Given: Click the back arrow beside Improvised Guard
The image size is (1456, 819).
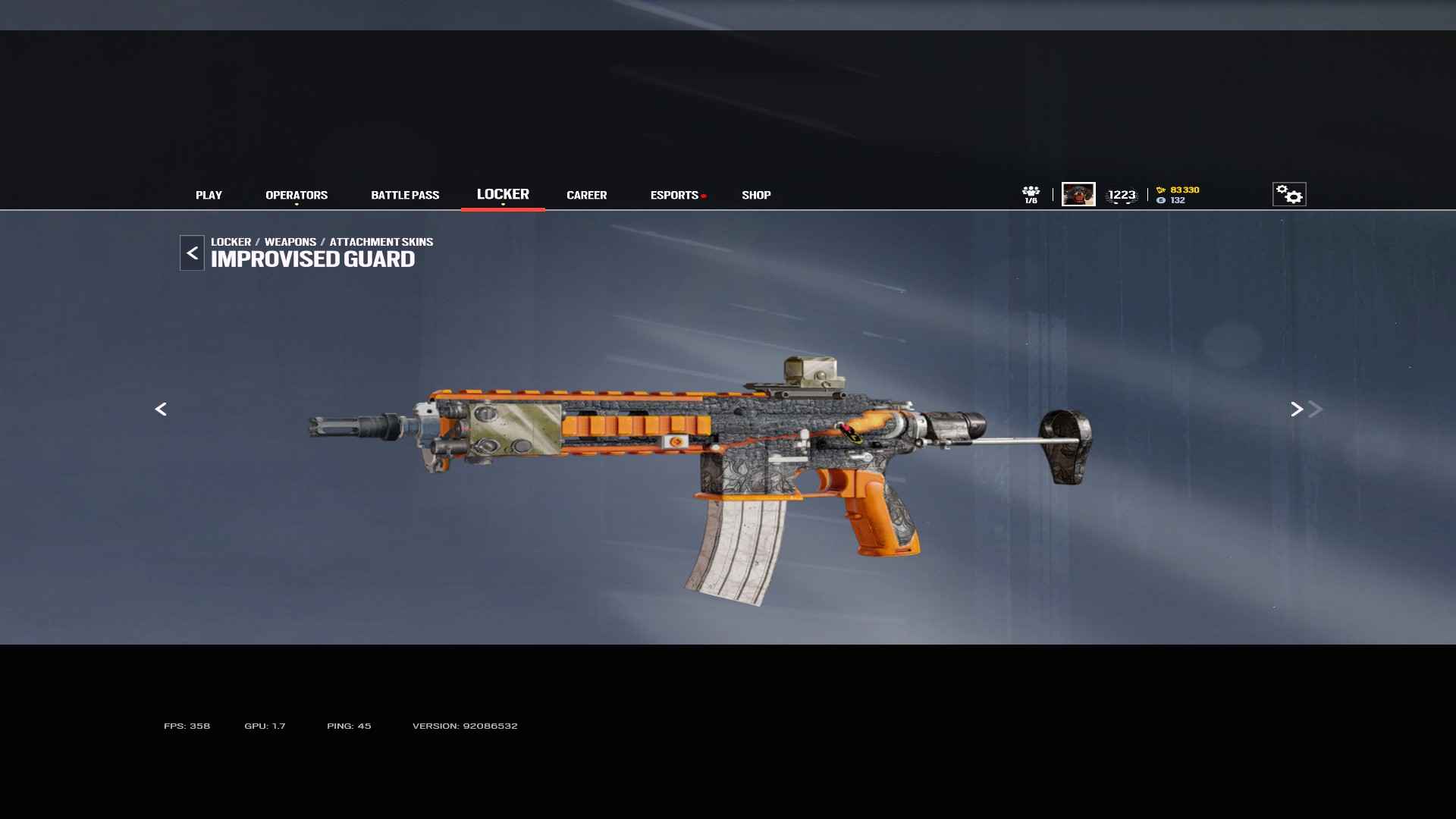Looking at the screenshot, I should 192,253.
